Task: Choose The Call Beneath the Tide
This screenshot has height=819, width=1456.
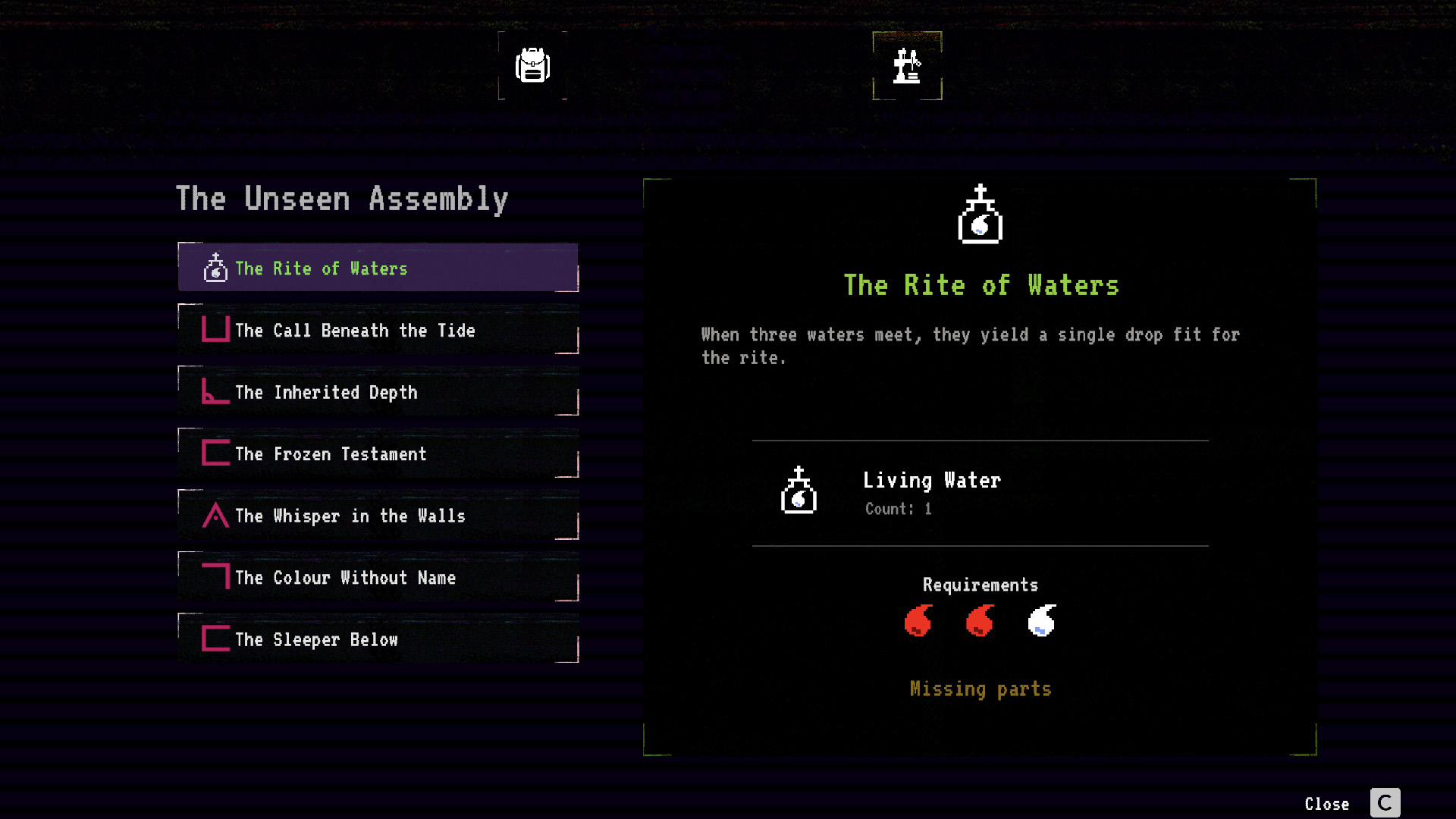Action: [x=378, y=330]
